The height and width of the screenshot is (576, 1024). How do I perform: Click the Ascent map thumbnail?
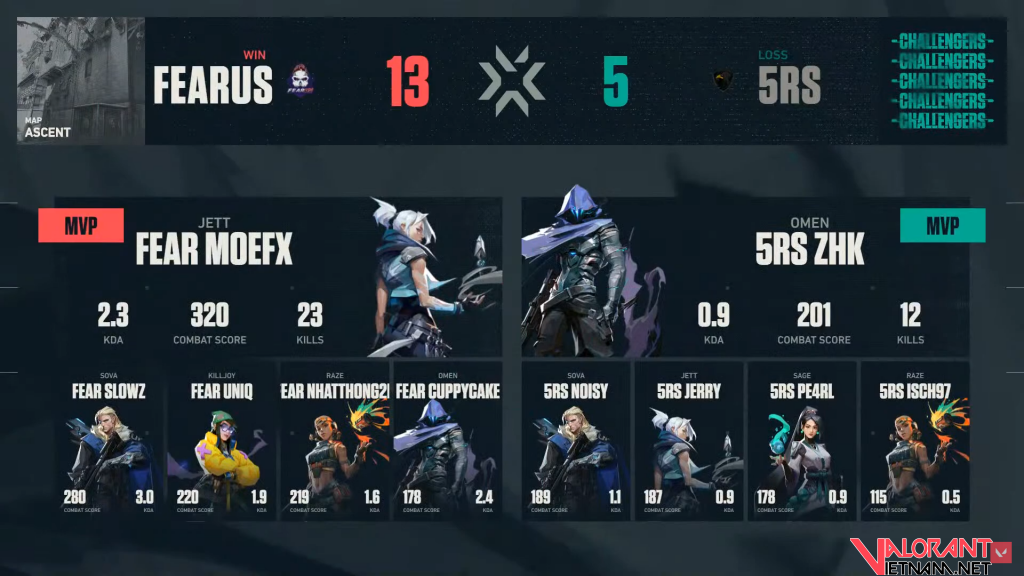coord(80,81)
